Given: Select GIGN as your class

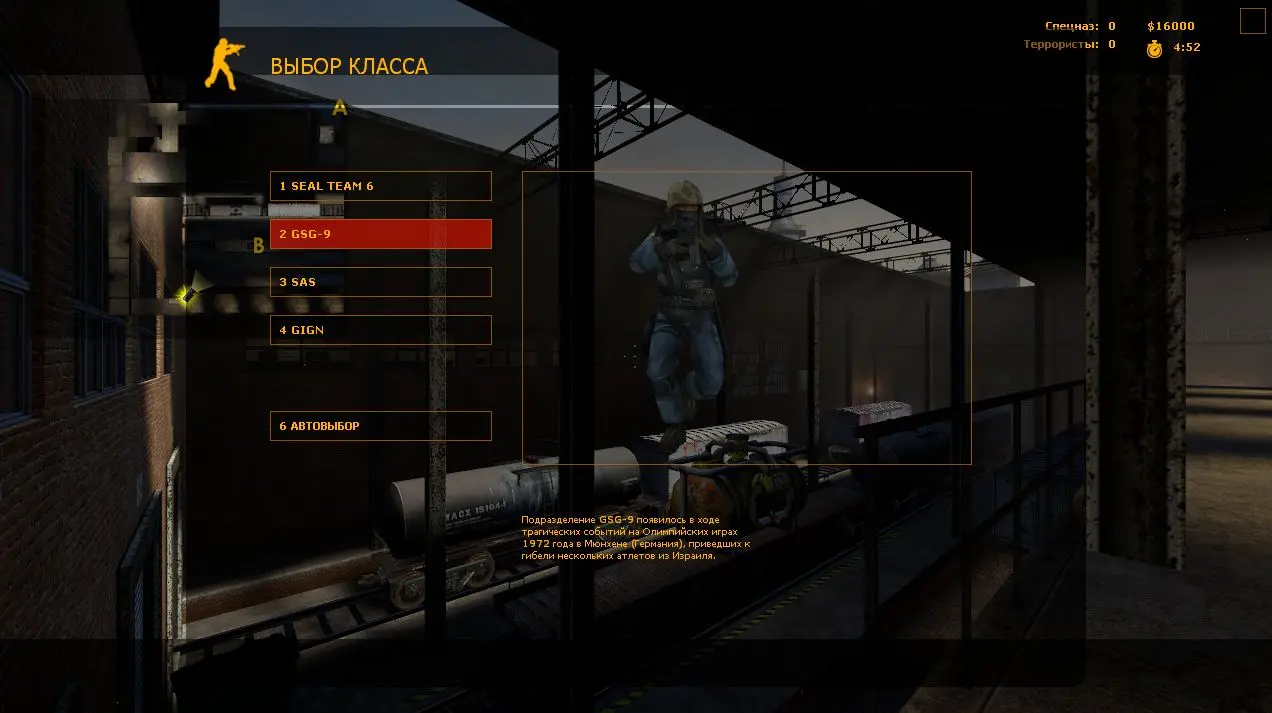Looking at the screenshot, I should pos(380,330).
